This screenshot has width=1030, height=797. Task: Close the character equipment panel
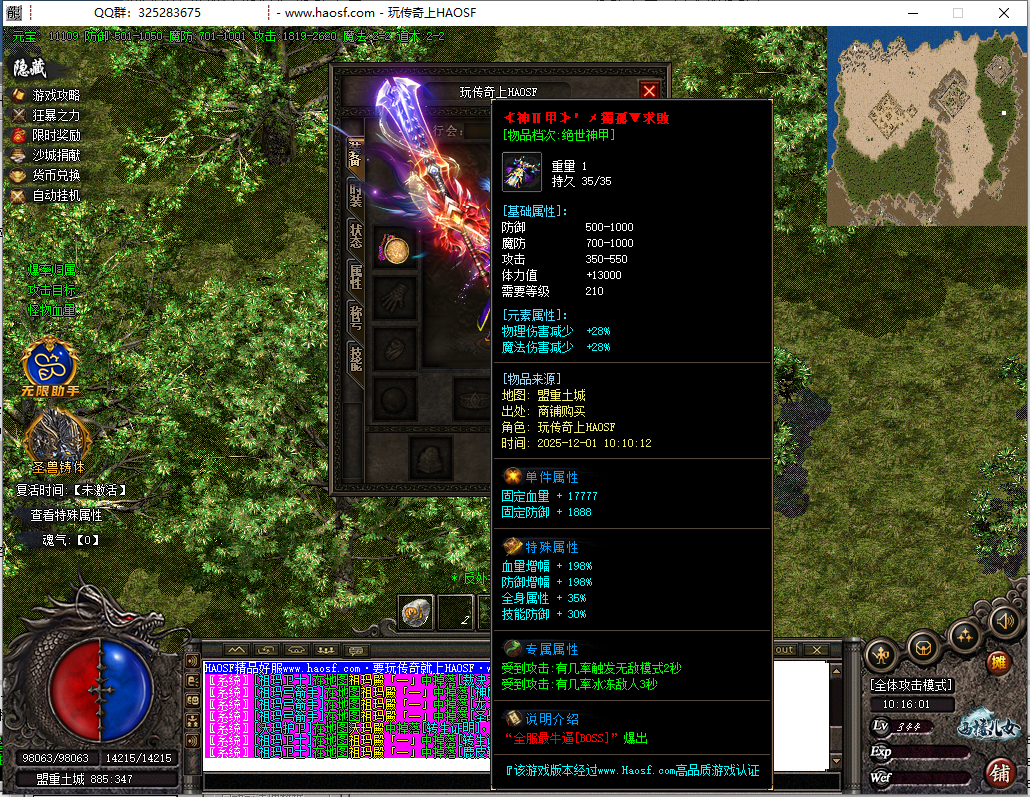coord(649,90)
